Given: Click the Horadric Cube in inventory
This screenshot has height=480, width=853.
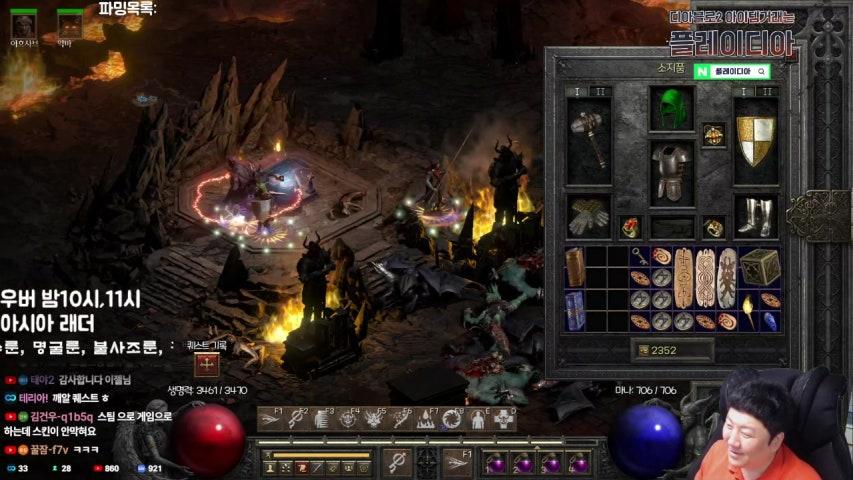Looking at the screenshot, I should click(760, 266).
